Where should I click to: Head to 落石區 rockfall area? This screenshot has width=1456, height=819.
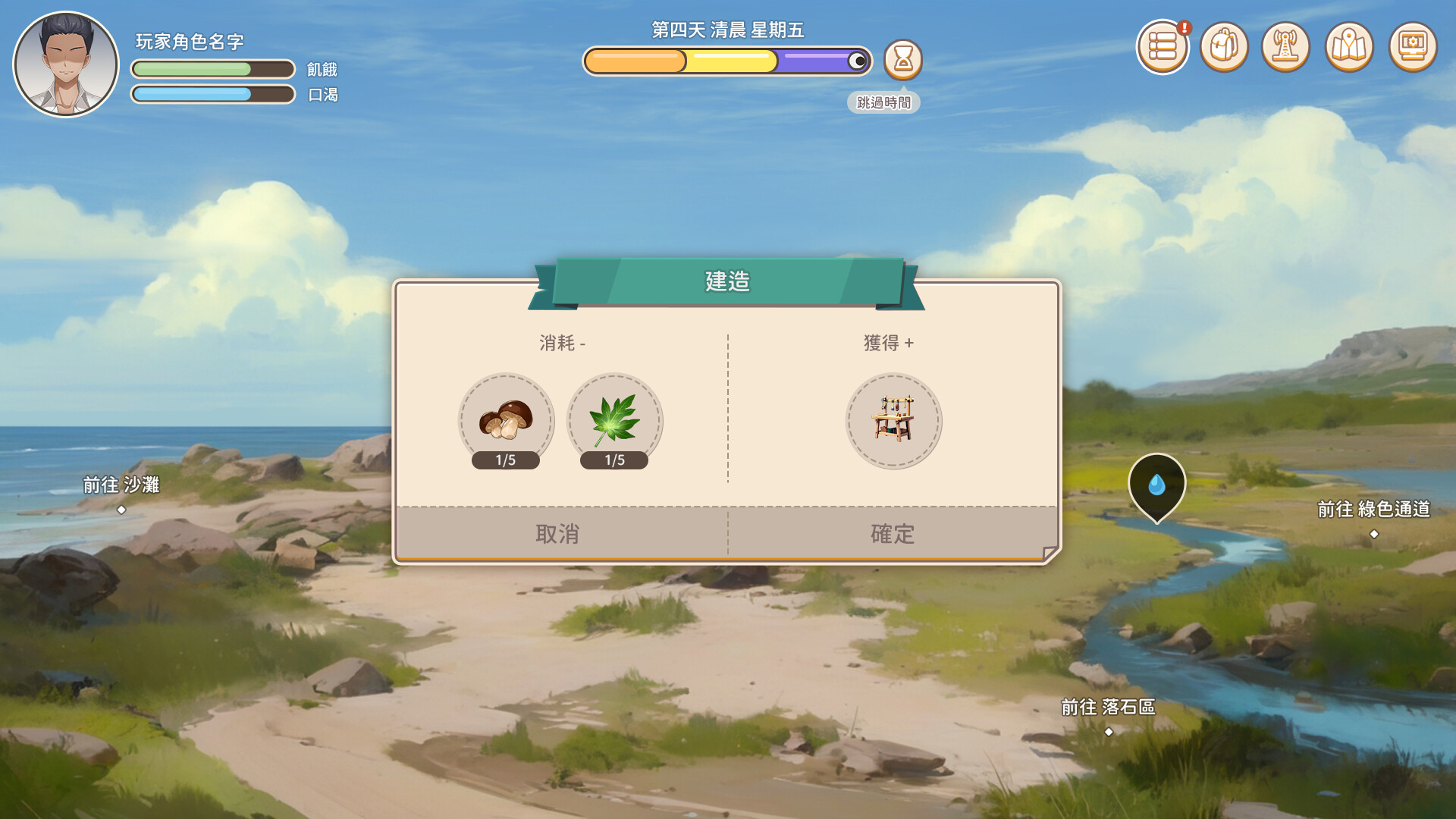[x=1108, y=716]
